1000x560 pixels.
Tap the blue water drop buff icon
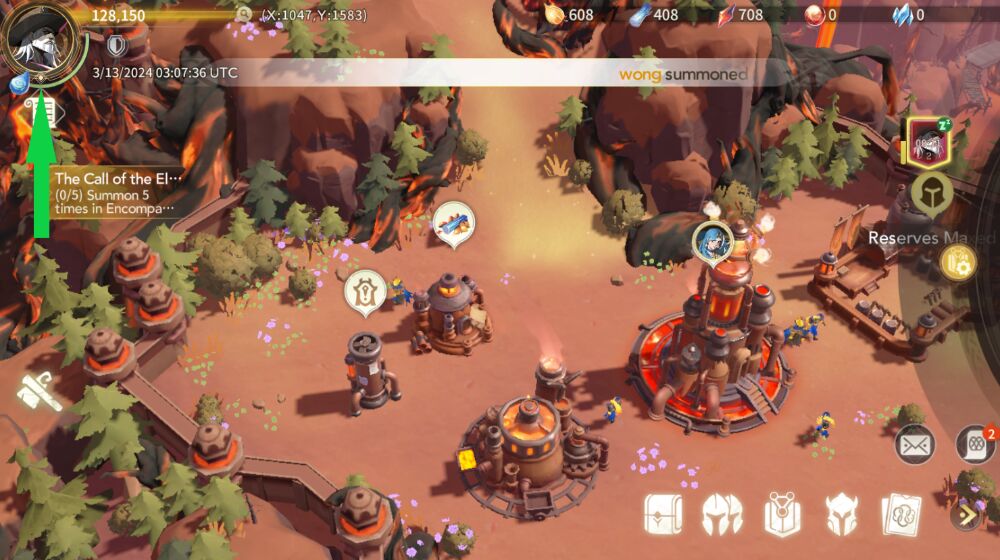pyautogui.click(x=17, y=86)
